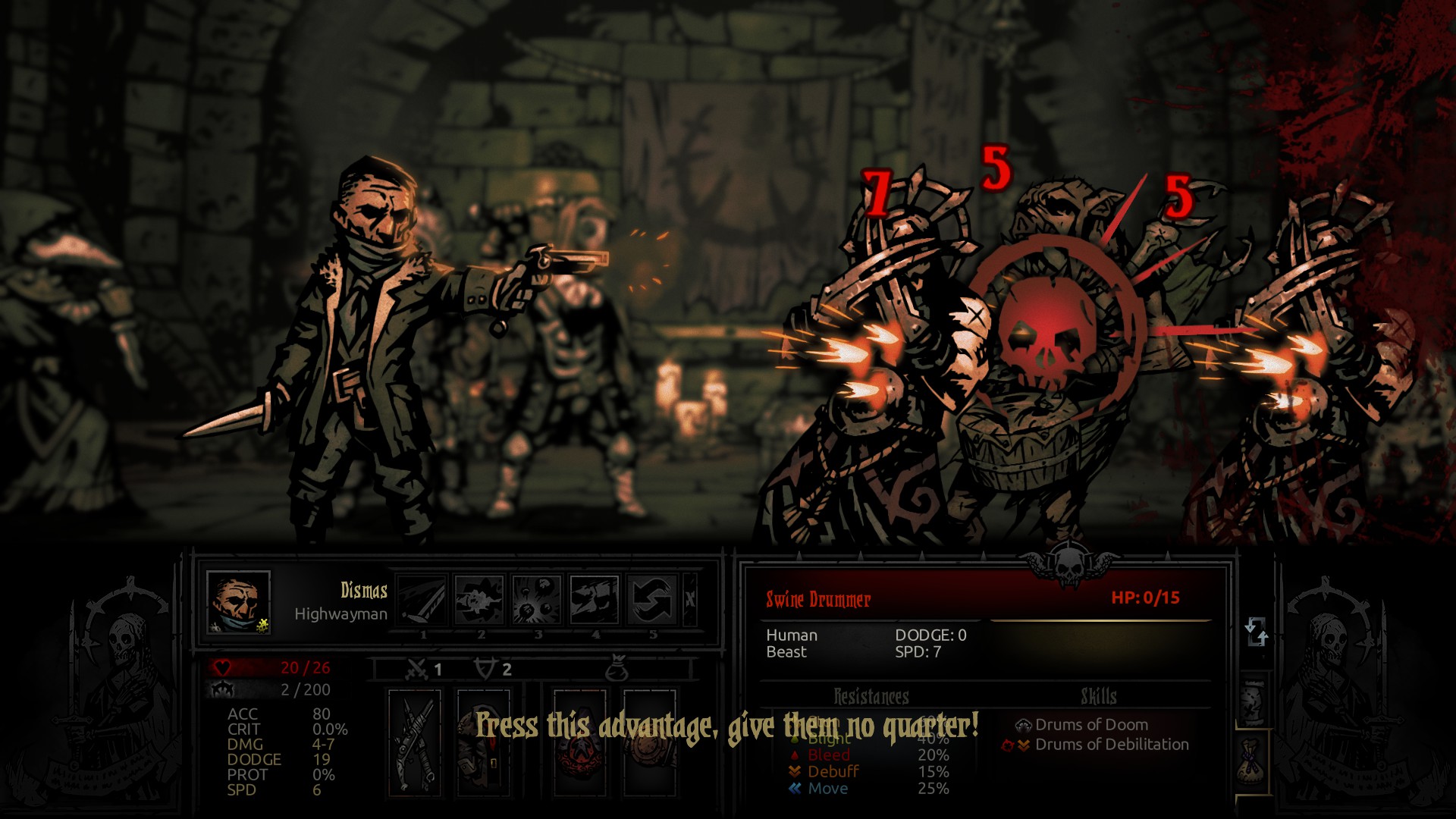Inspect the Drums of Debilitation skill entry

(x=1111, y=745)
